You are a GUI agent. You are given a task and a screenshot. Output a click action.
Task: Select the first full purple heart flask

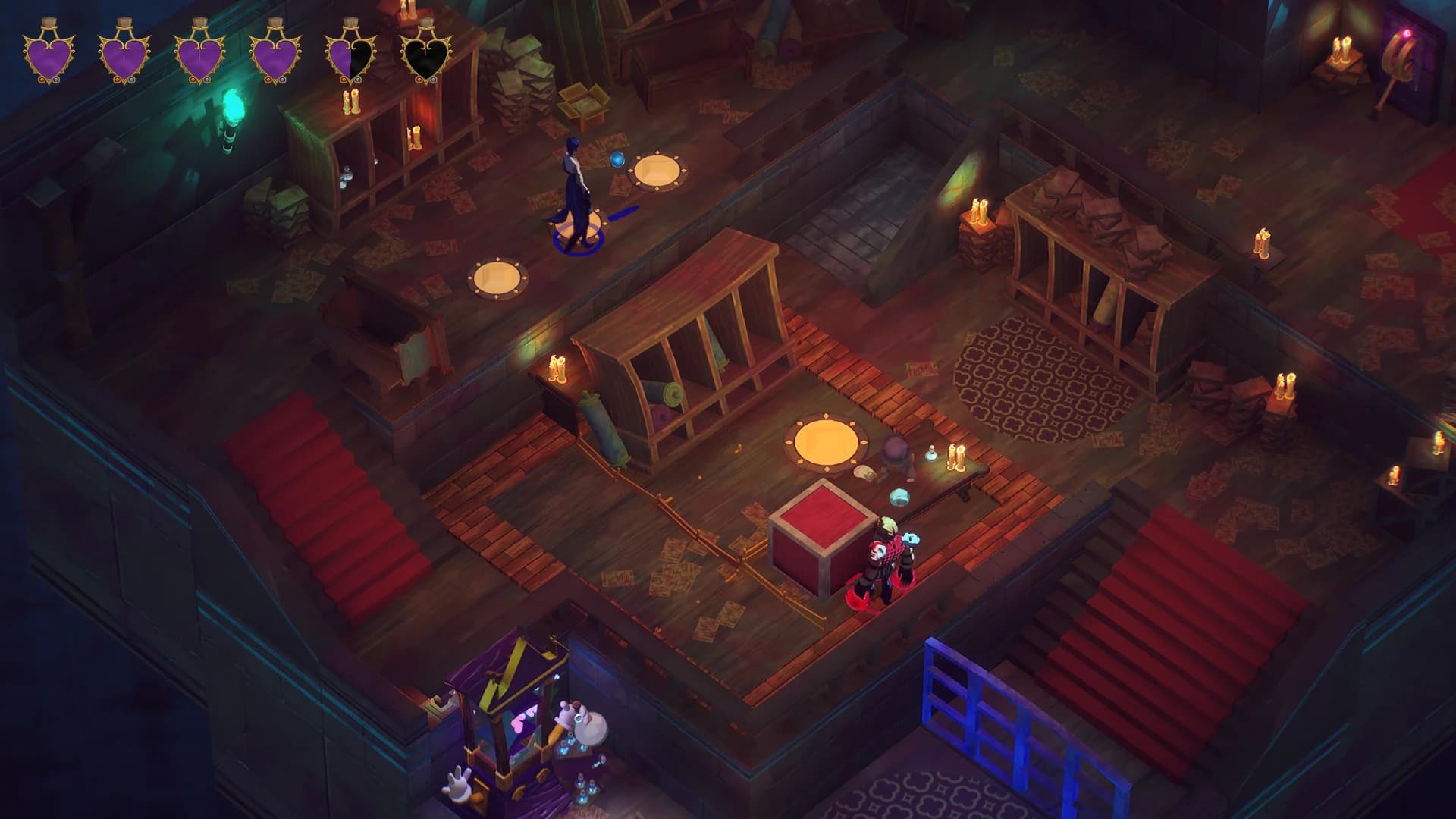tap(49, 57)
